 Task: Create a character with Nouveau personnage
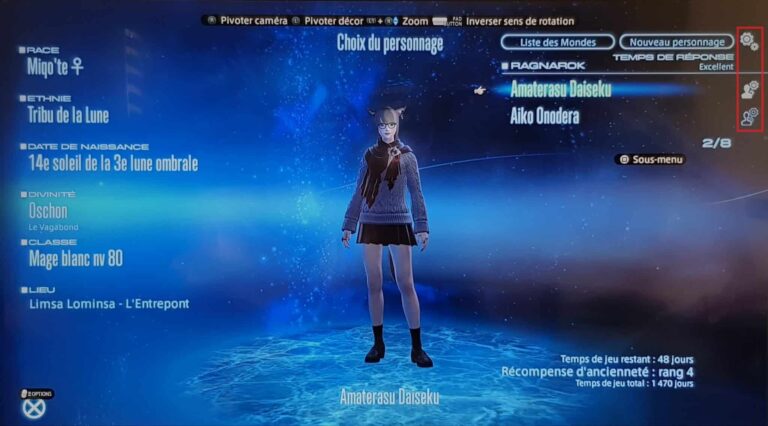point(676,42)
